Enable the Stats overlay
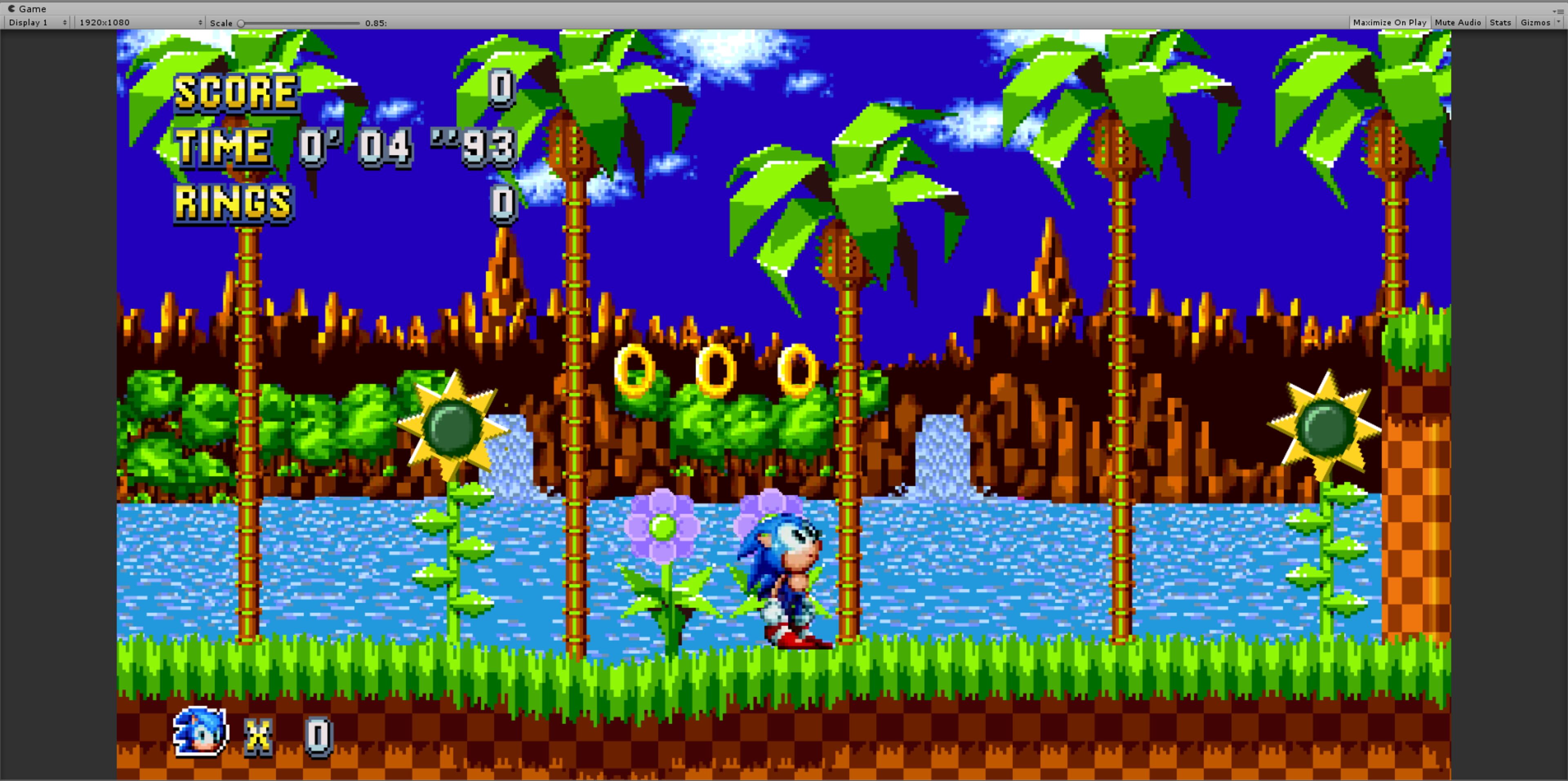 coord(1500,22)
